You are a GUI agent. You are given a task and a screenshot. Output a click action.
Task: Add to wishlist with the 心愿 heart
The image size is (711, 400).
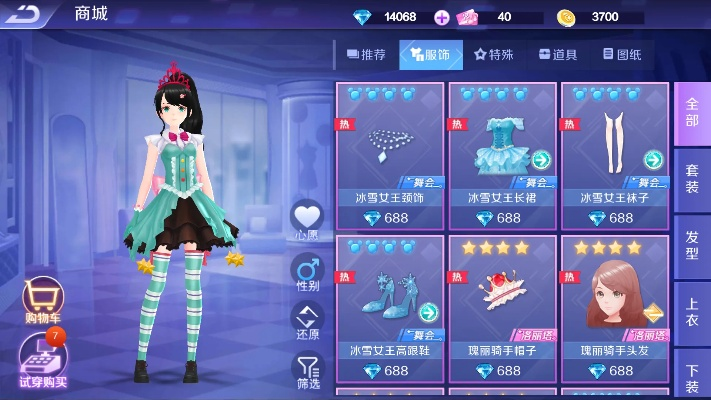[x=307, y=220]
